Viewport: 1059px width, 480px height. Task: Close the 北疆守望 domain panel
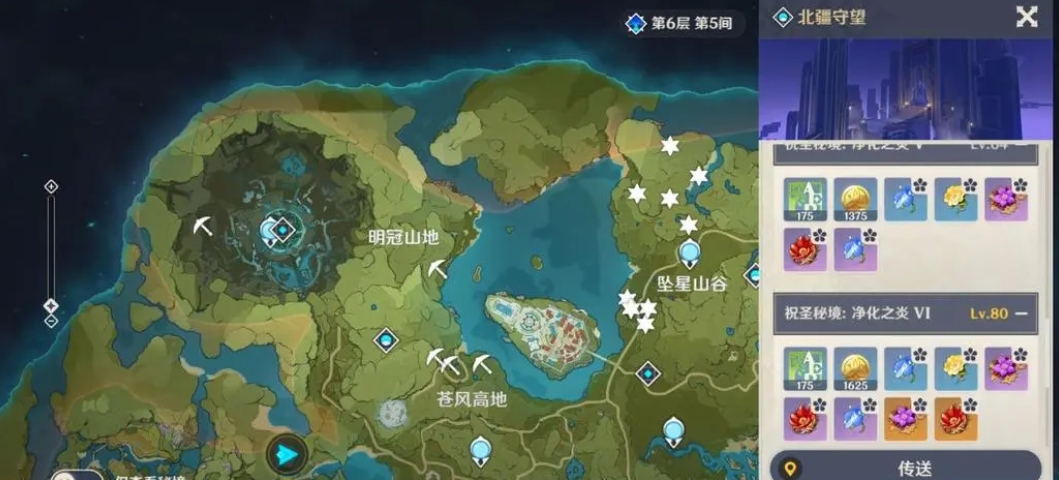(1026, 16)
